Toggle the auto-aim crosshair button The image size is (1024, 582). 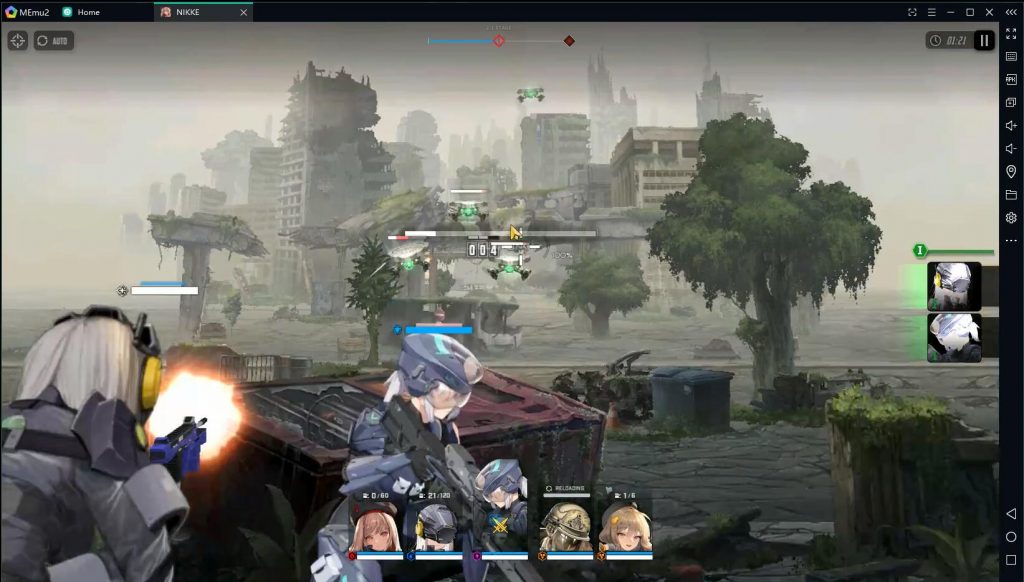(x=18, y=41)
